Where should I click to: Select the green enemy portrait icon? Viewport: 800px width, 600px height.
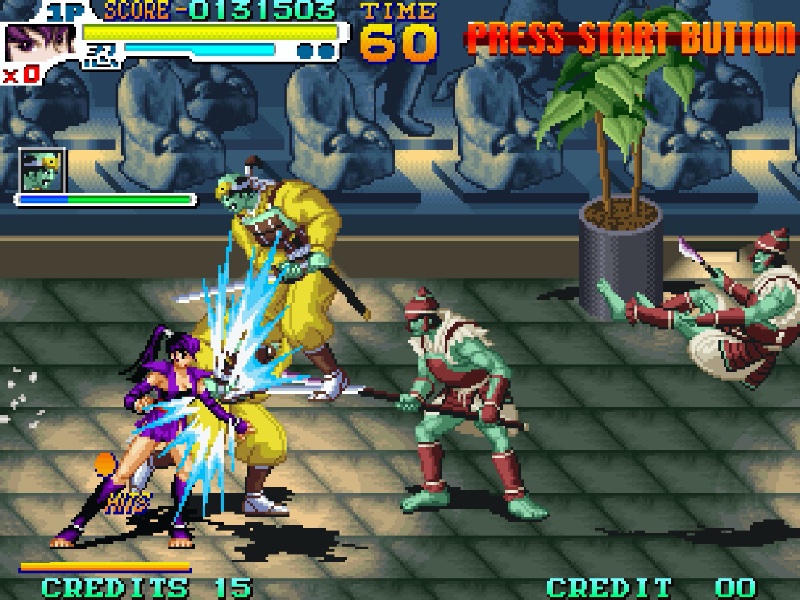[43, 170]
